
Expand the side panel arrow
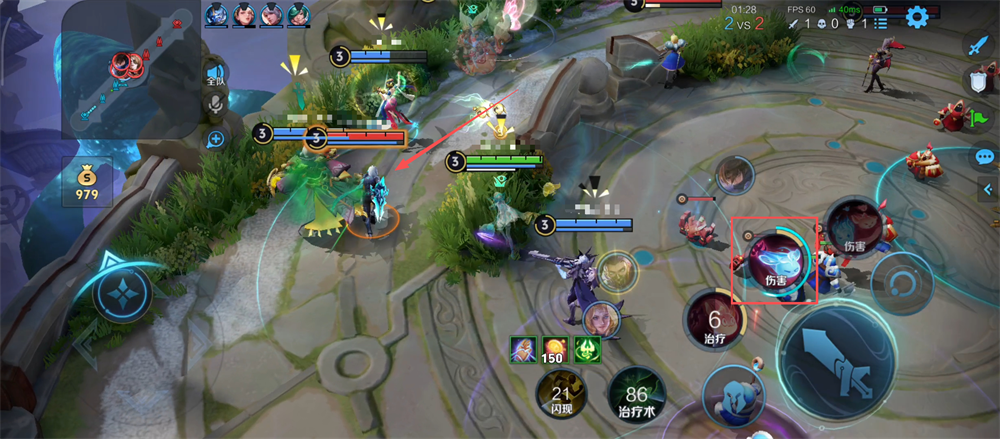point(990,191)
